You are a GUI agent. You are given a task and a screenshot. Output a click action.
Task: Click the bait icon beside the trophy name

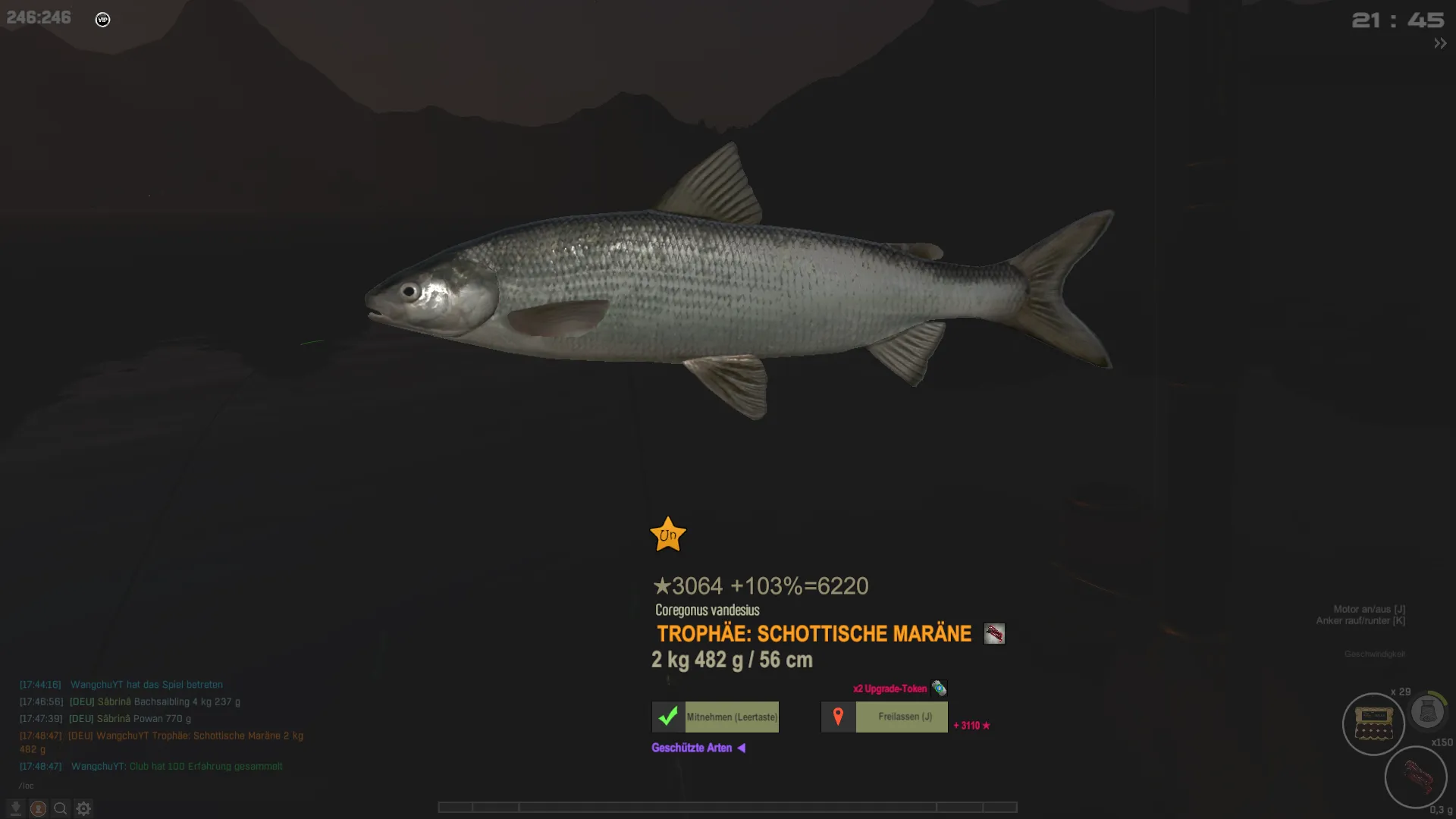pyautogui.click(x=993, y=633)
